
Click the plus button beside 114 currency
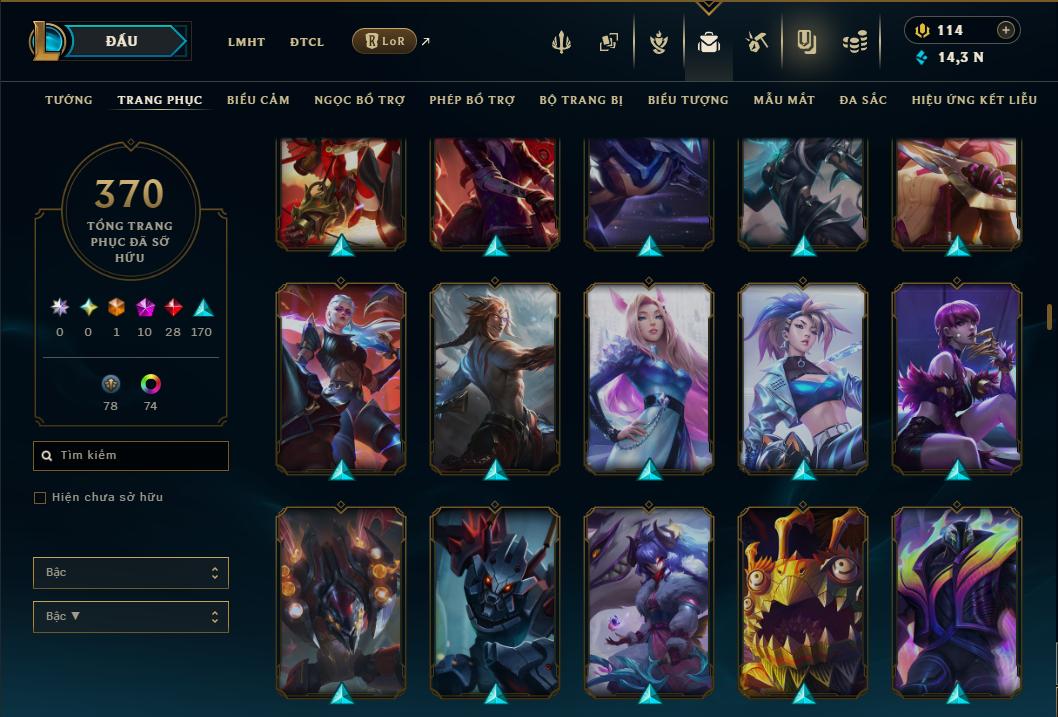1006,30
